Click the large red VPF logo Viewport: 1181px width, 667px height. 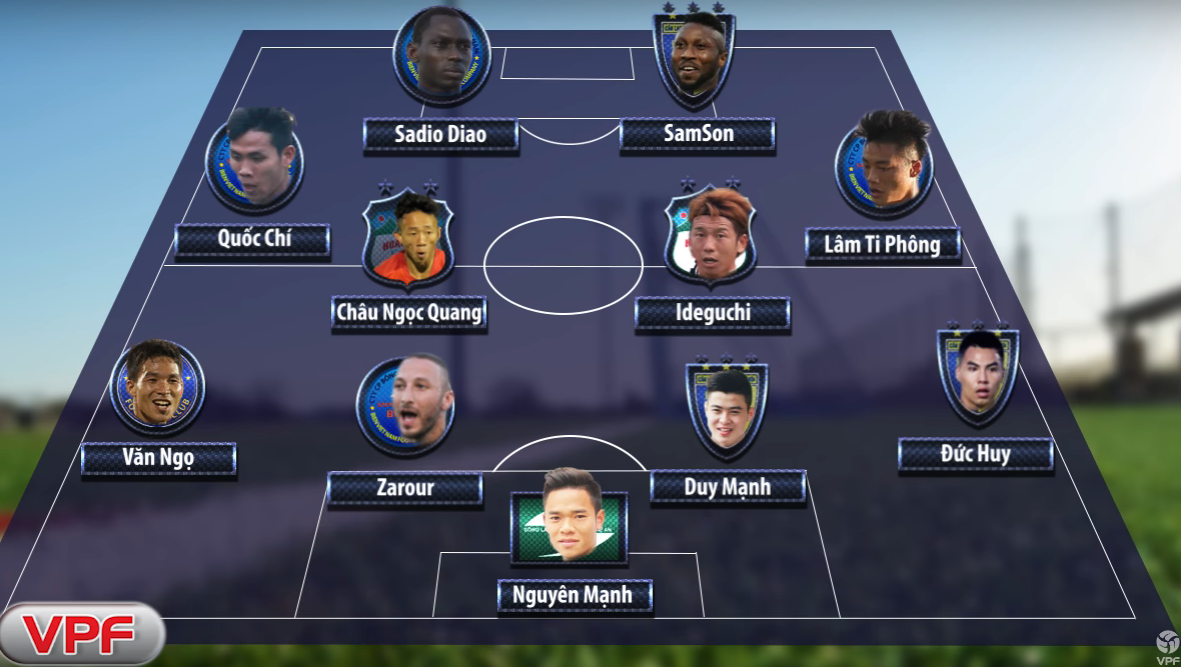[x=80, y=633]
